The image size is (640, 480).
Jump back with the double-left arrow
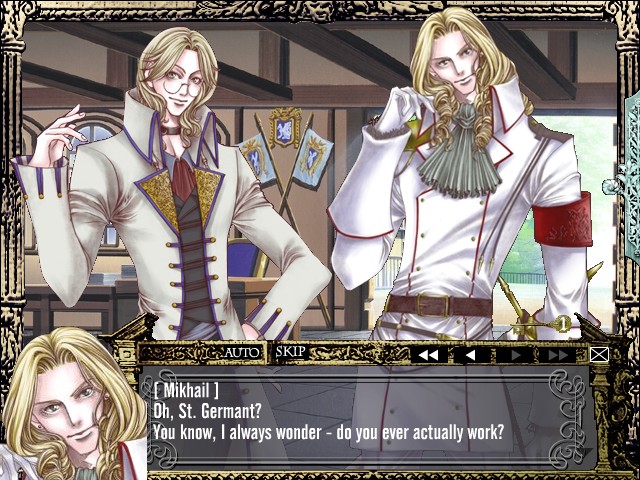point(428,354)
